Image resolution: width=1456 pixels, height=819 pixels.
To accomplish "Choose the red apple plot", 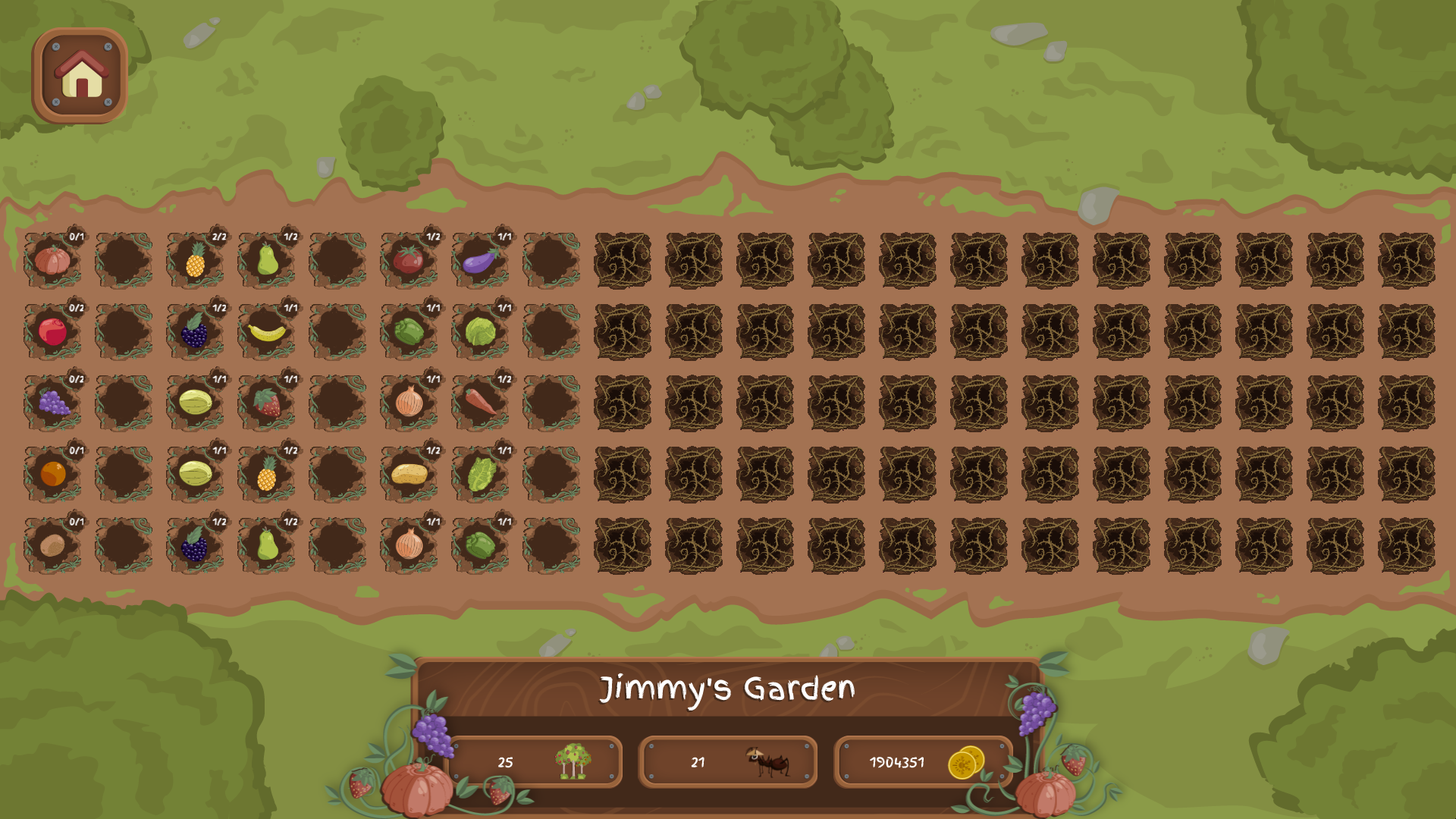I will 52,332.
